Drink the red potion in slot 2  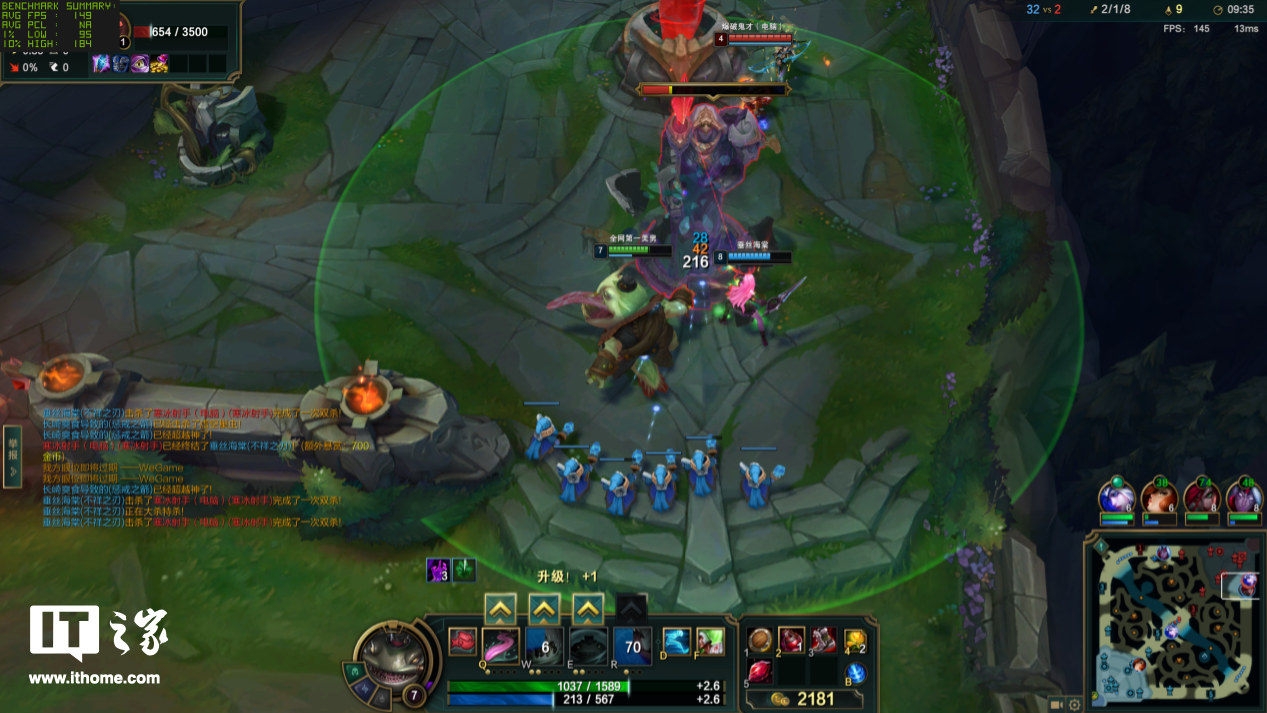tap(792, 640)
